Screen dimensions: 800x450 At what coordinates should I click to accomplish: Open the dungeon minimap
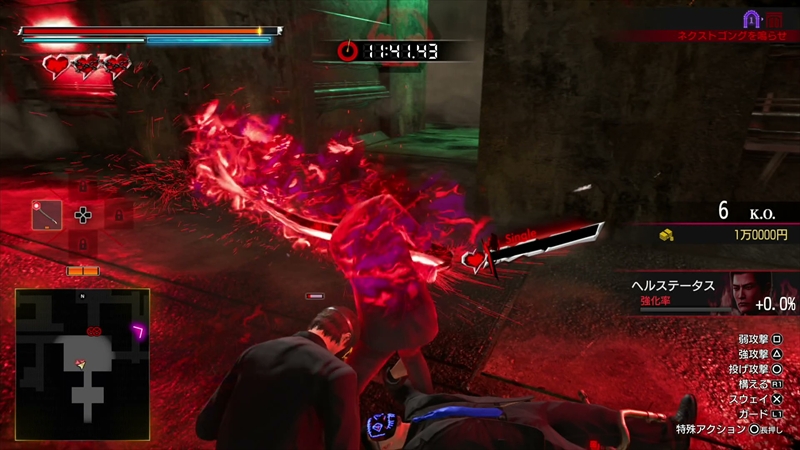(82, 355)
